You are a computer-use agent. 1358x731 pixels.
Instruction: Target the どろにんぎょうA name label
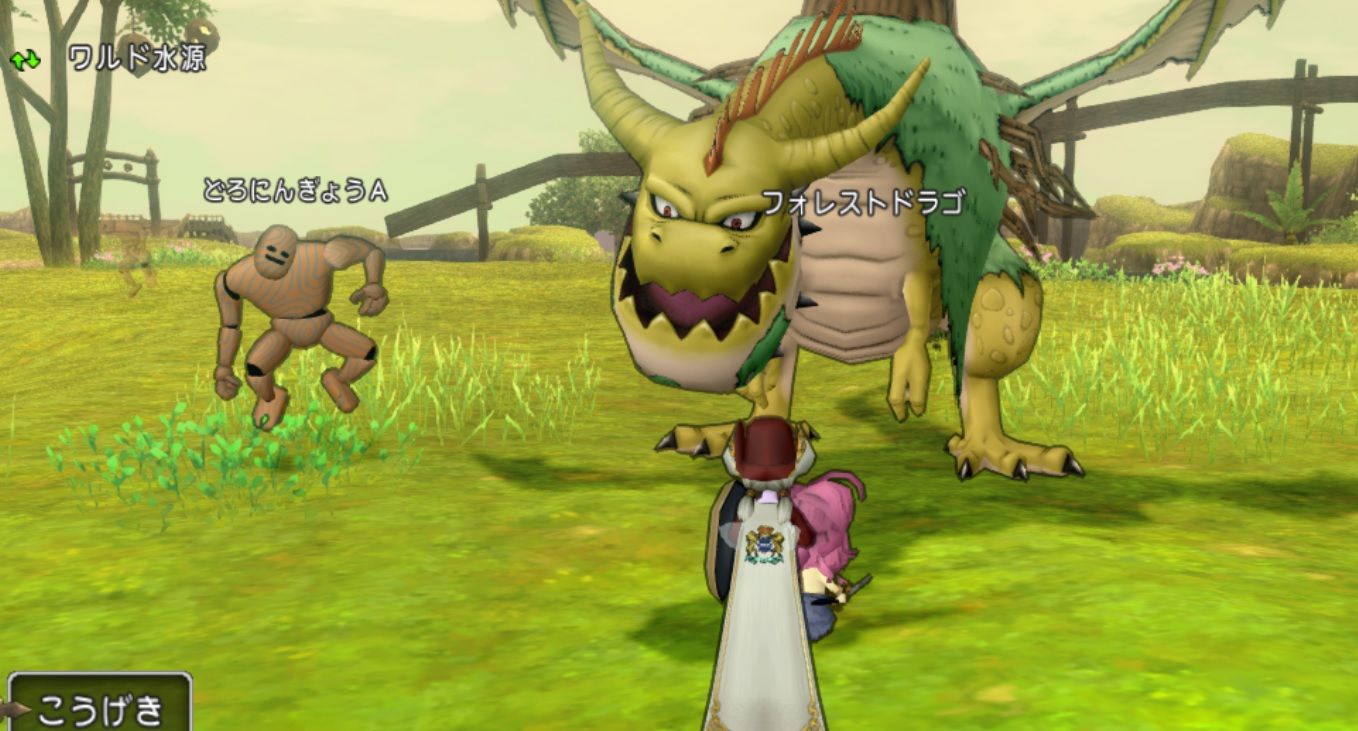tap(295, 188)
